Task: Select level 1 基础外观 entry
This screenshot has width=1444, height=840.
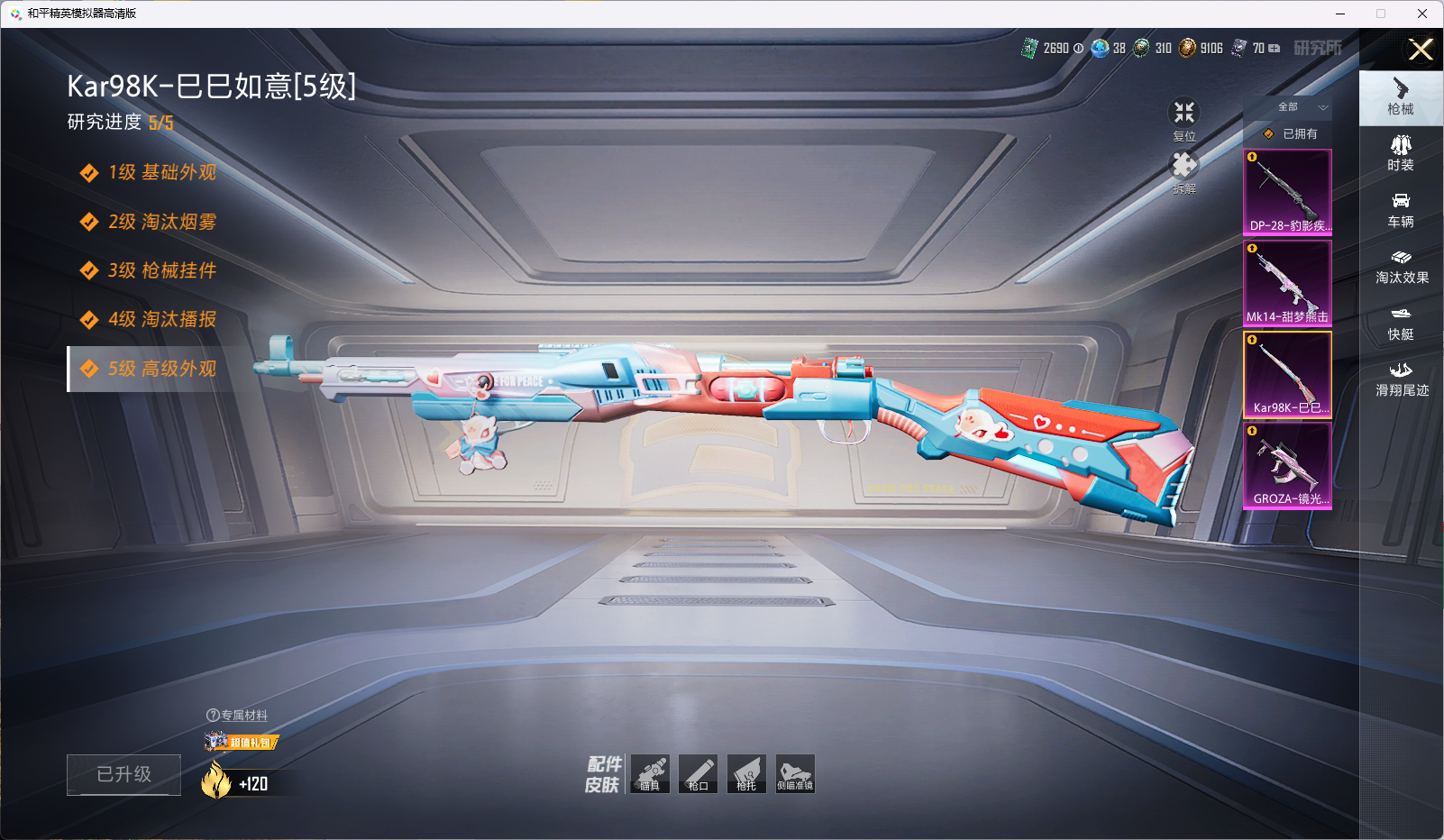Action: (162, 172)
